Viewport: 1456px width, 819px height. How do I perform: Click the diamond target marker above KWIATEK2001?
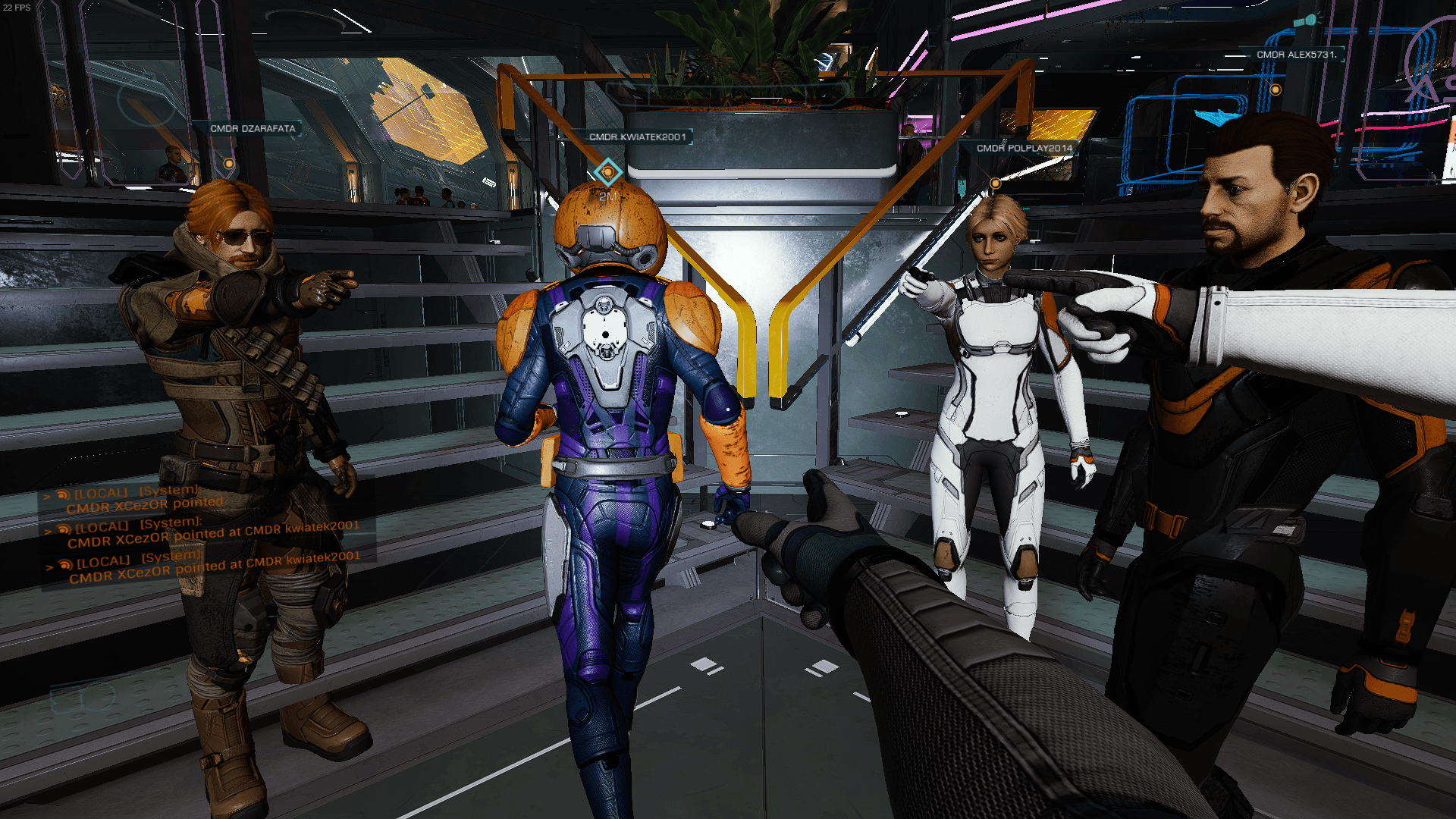[607, 173]
